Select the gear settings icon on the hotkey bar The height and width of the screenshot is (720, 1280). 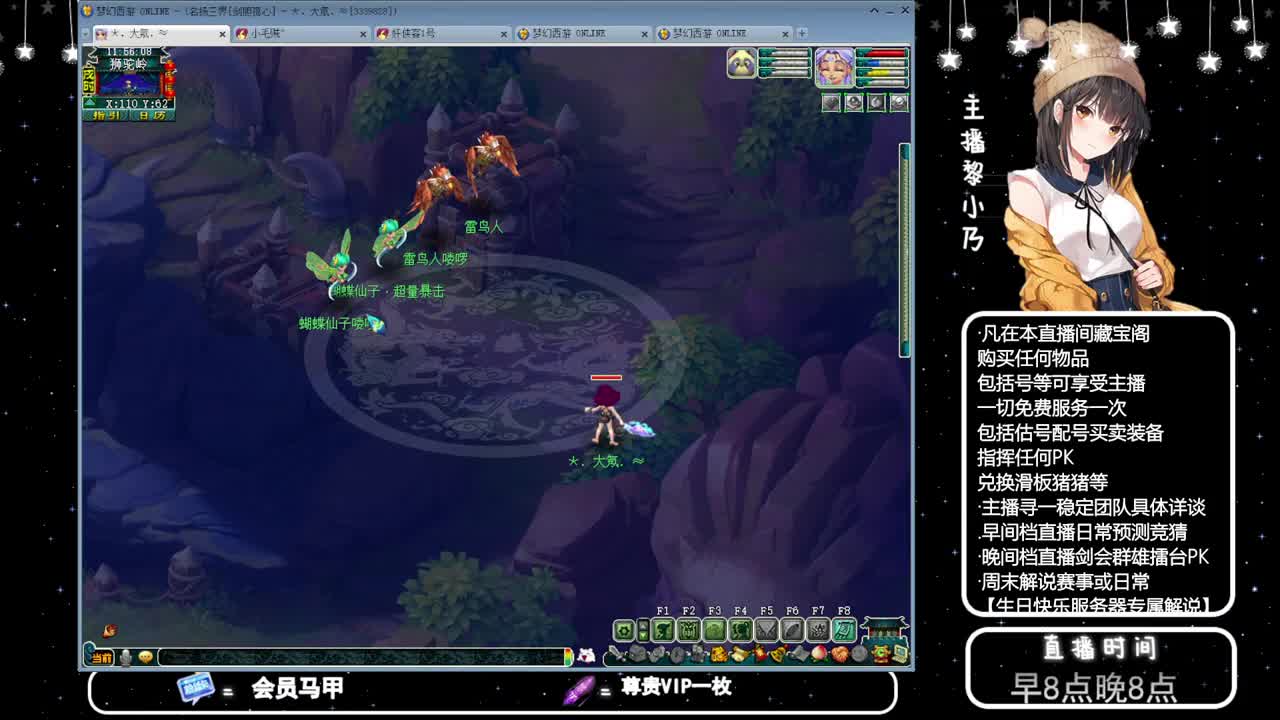click(x=623, y=631)
